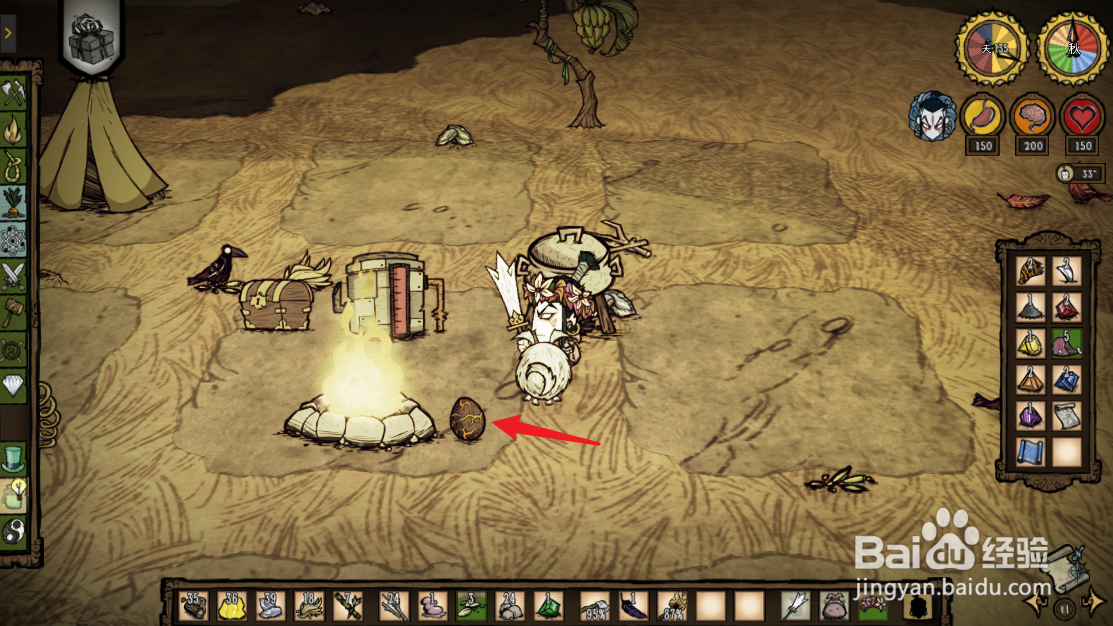
Task: Show the crossed swords Fight tab
Action: coord(15,272)
